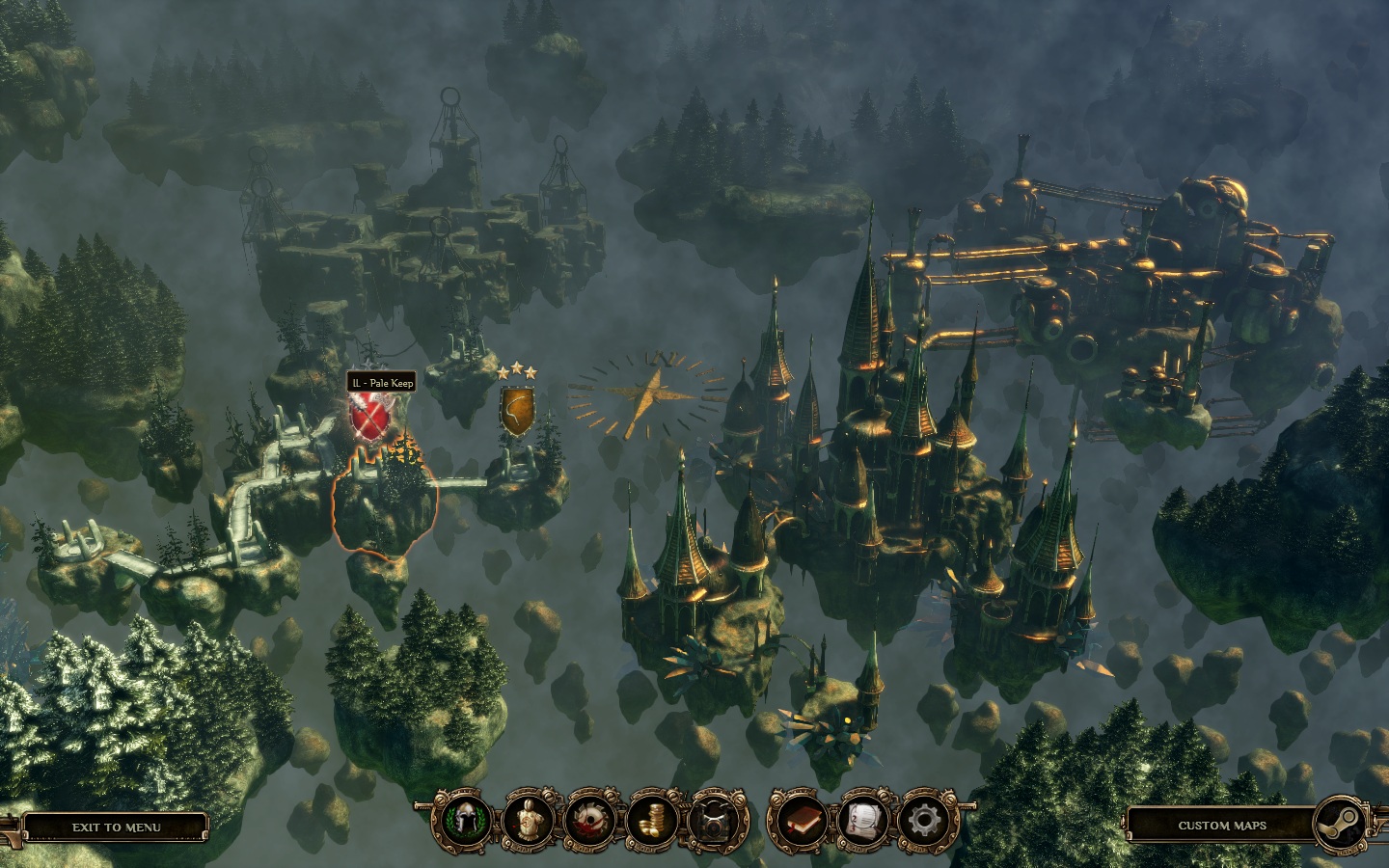Open the Custom Maps screen
The image size is (1389, 868).
coord(1221,826)
